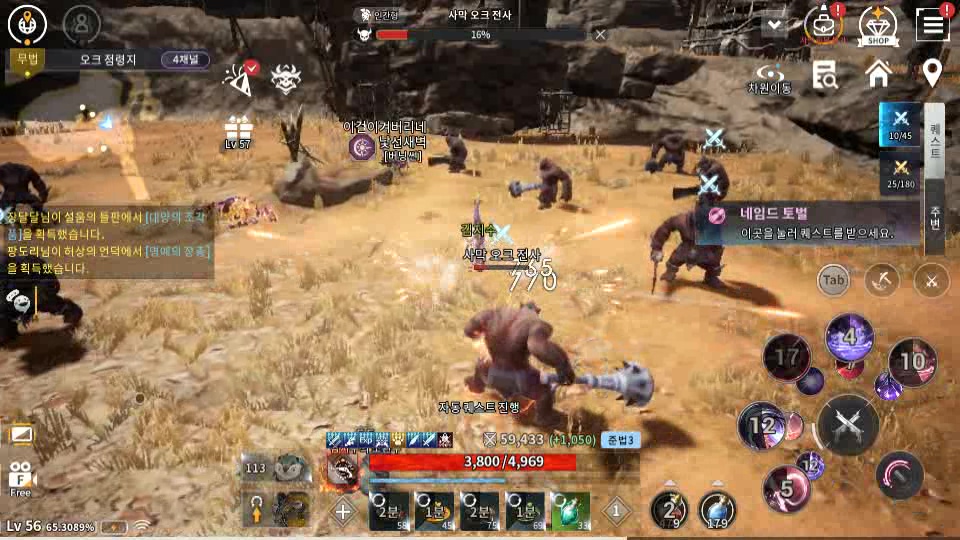Claim the Lv 57 gift box

238,129
